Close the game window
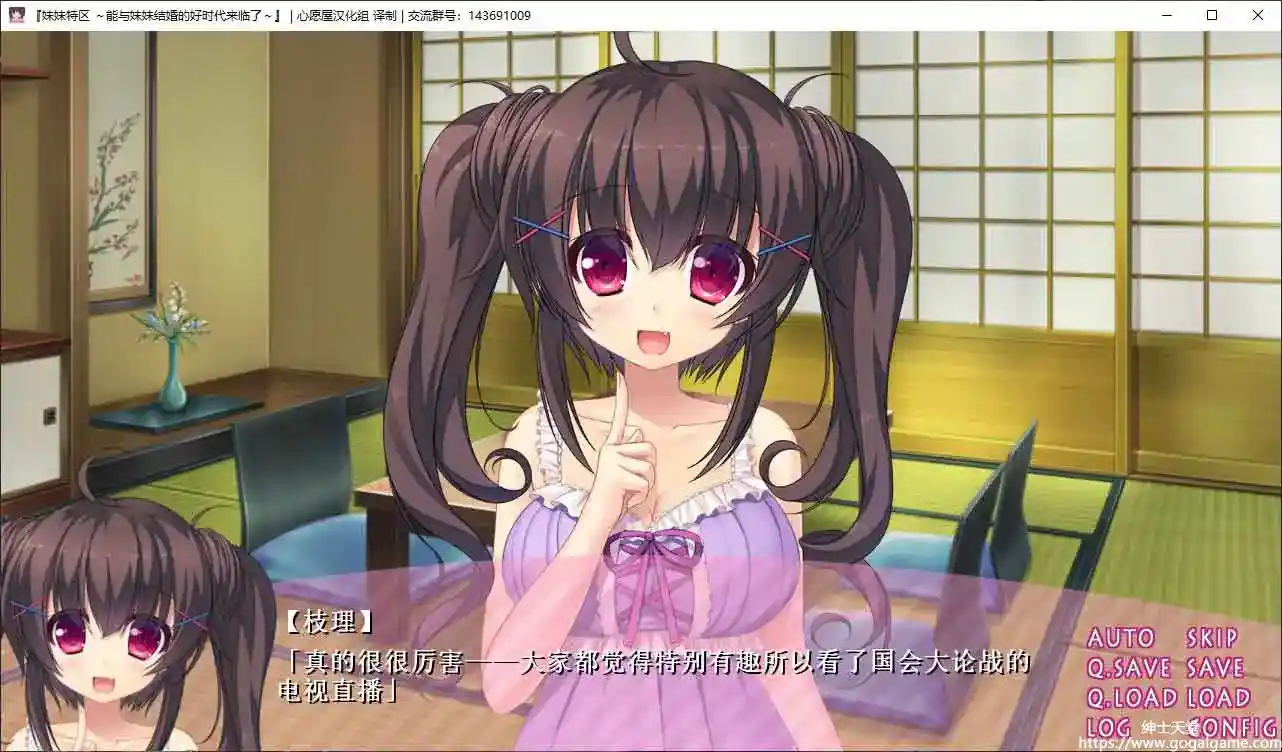The height and width of the screenshot is (752, 1282). point(1257,15)
